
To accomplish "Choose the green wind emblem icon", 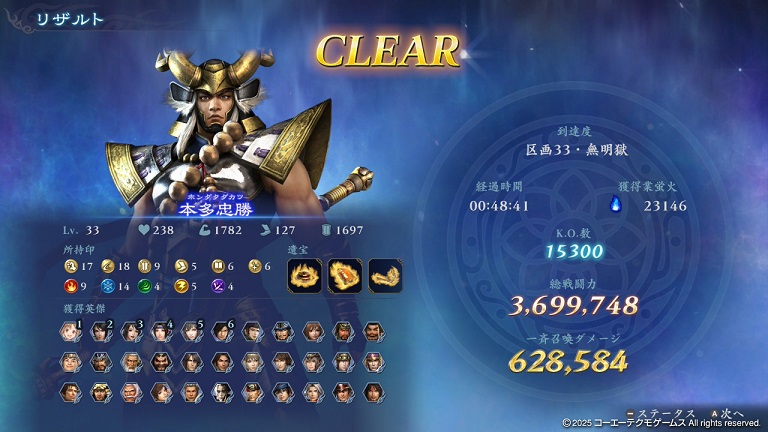I will coord(145,286).
